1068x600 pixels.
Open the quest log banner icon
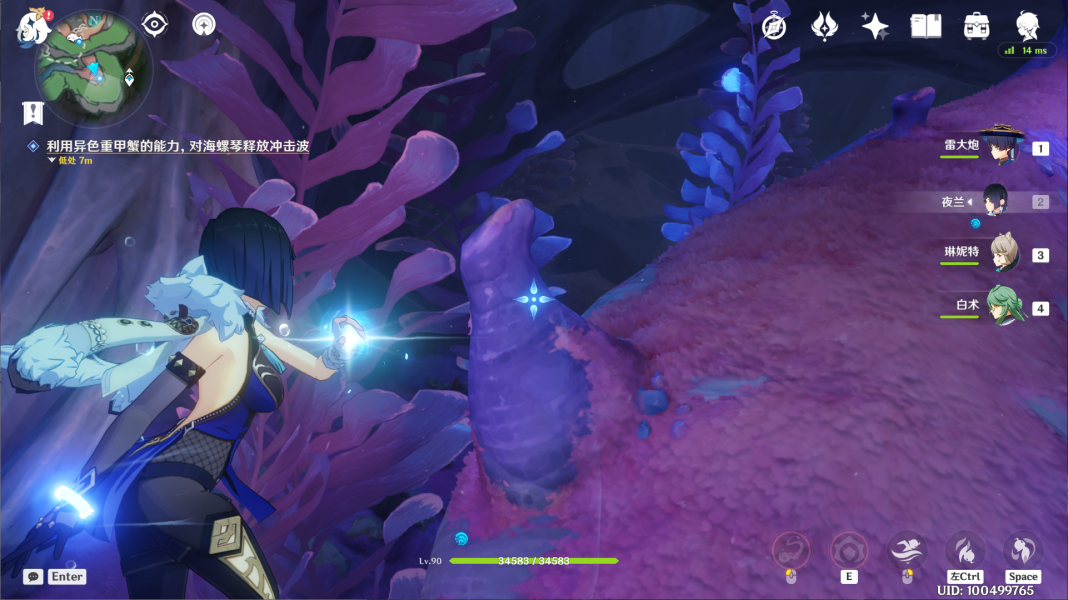tap(33, 113)
